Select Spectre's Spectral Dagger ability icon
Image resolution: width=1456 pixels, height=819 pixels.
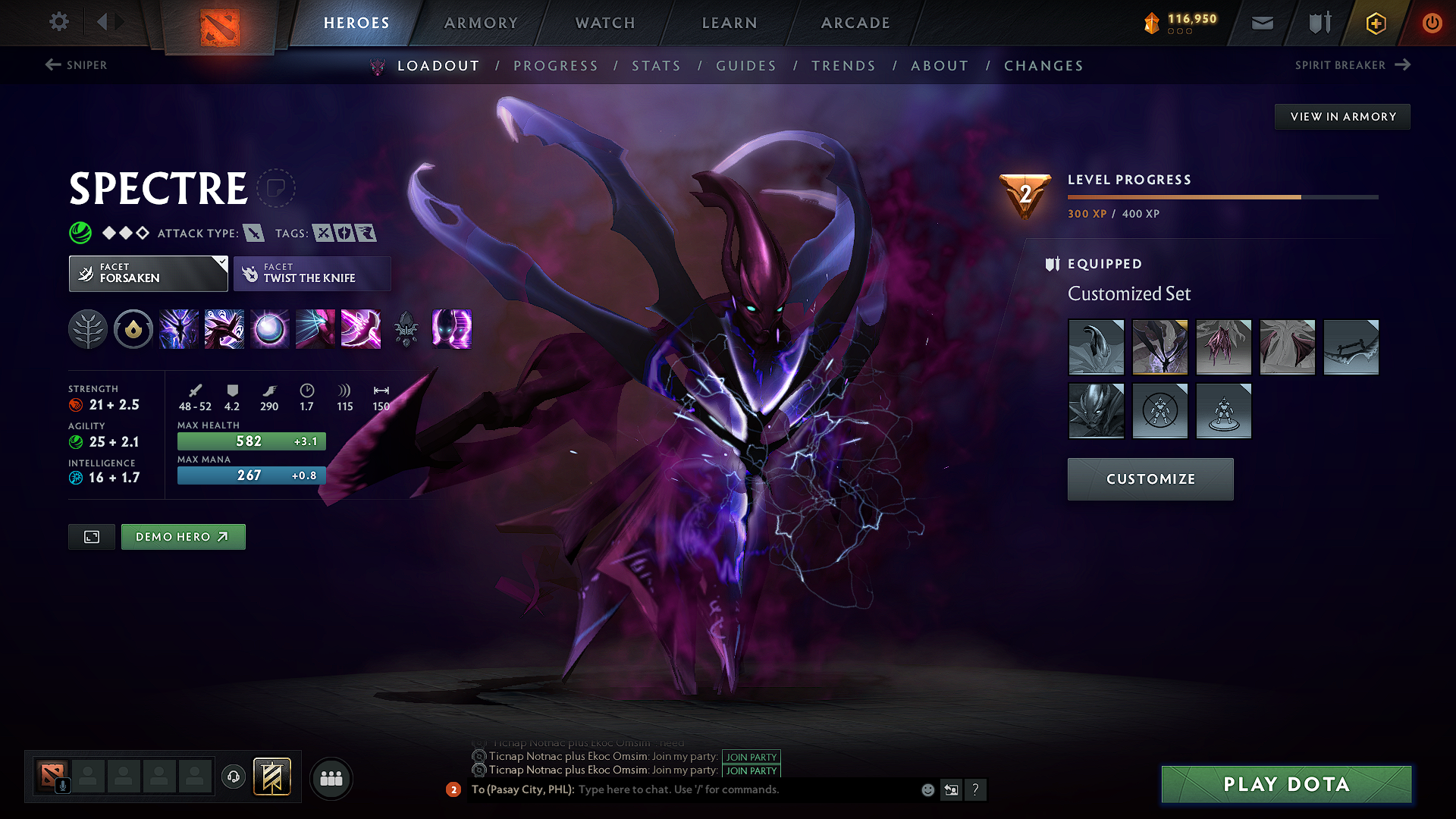pos(178,329)
